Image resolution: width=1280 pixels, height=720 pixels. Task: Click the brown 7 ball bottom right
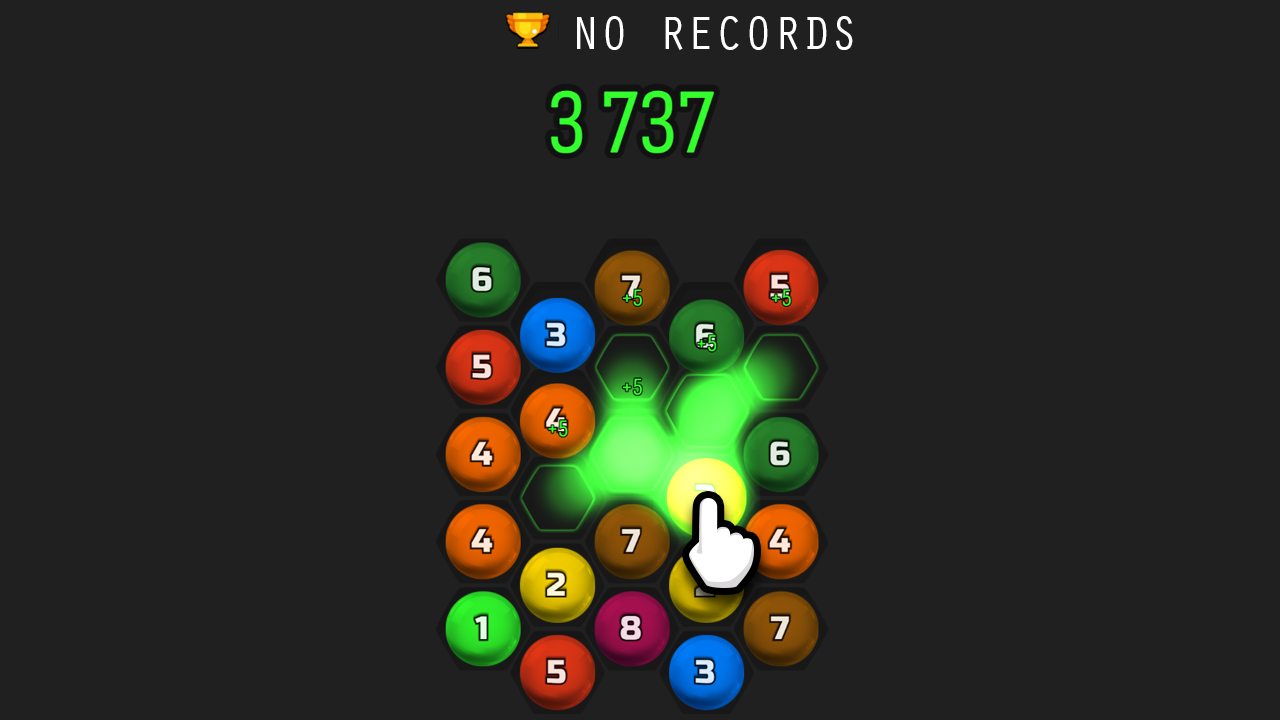click(782, 628)
